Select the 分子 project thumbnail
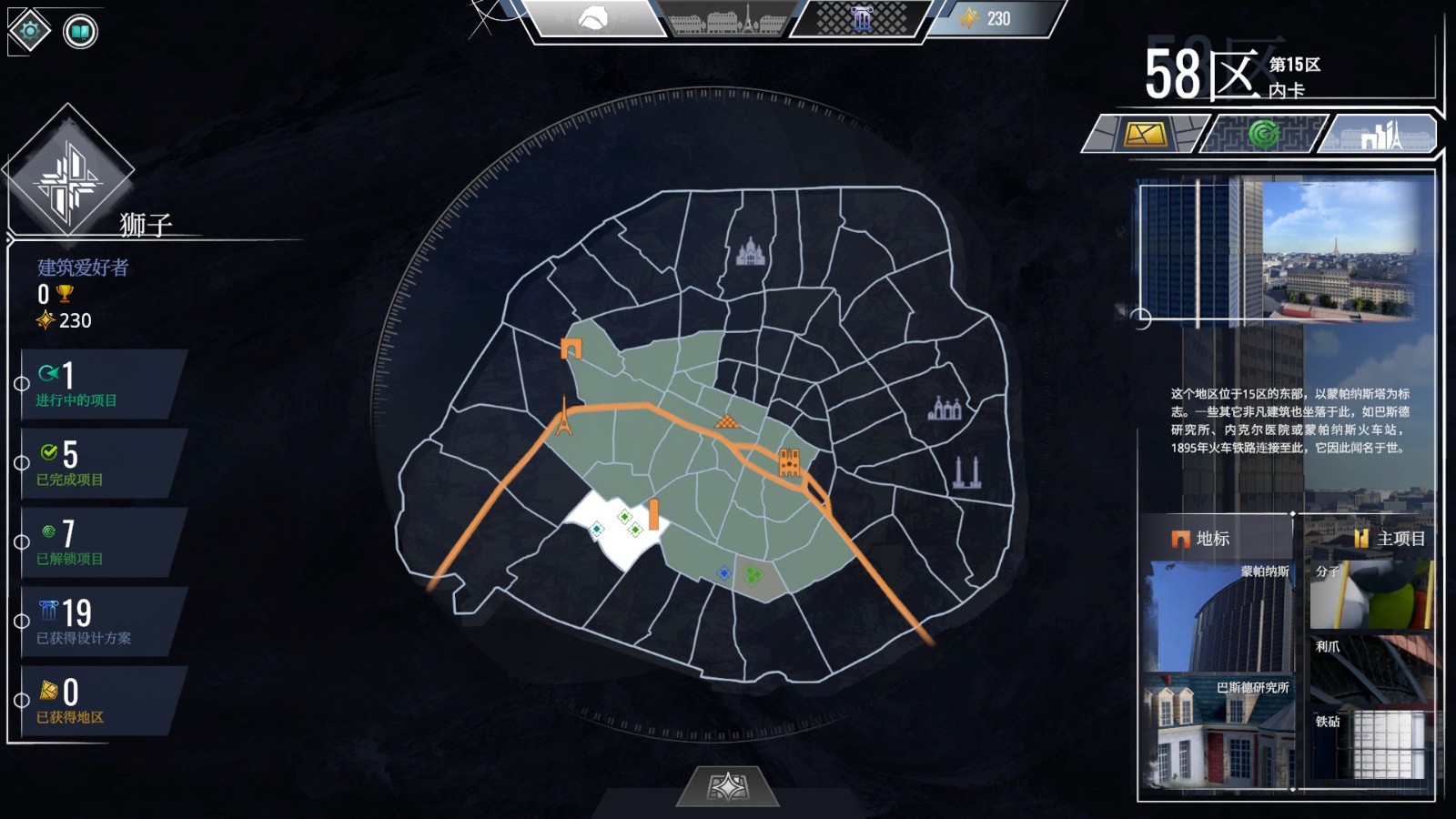Viewport: 1456px width, 819px height. pyautogui.click(x=1370, y=595)
